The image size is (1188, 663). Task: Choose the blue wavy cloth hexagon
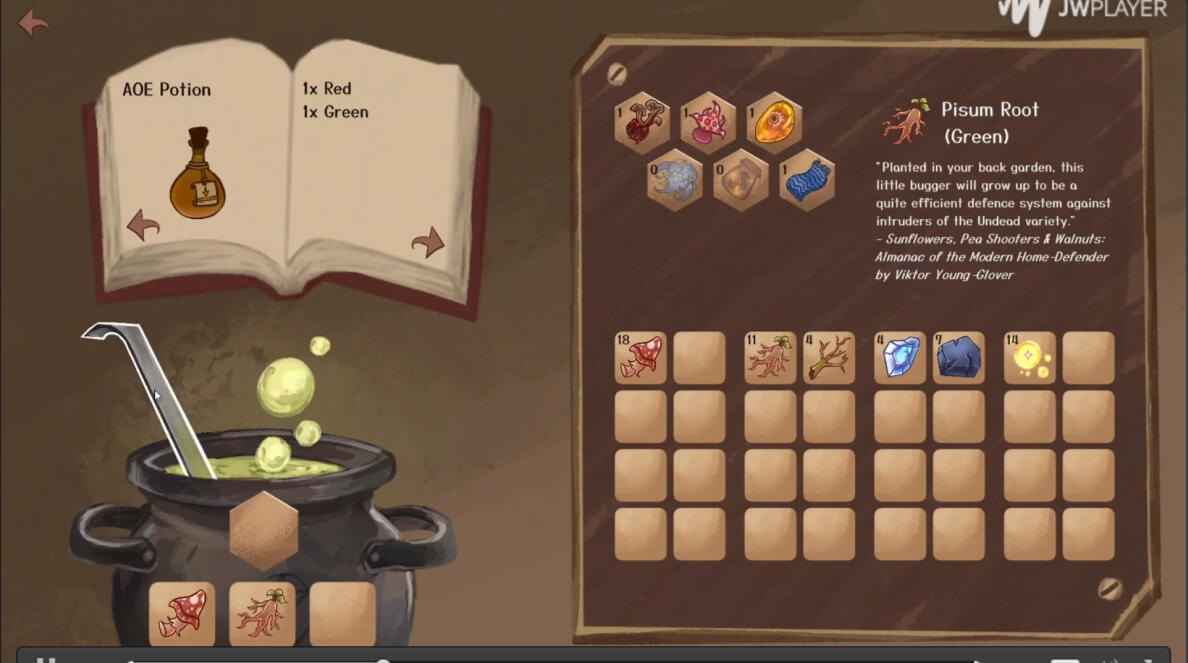806,180
